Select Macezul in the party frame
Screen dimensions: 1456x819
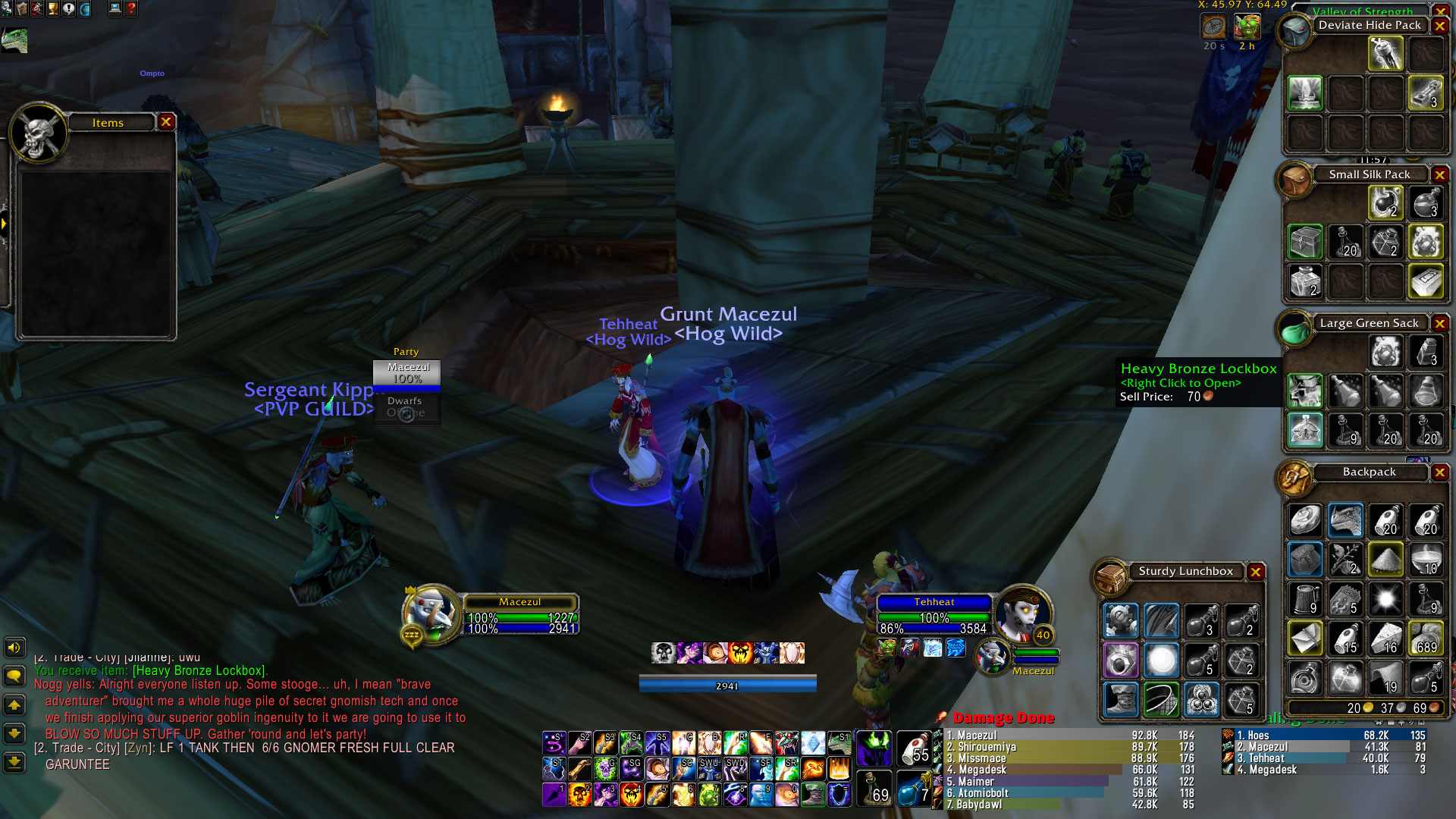pyautogui.click(x=407, y=372)
